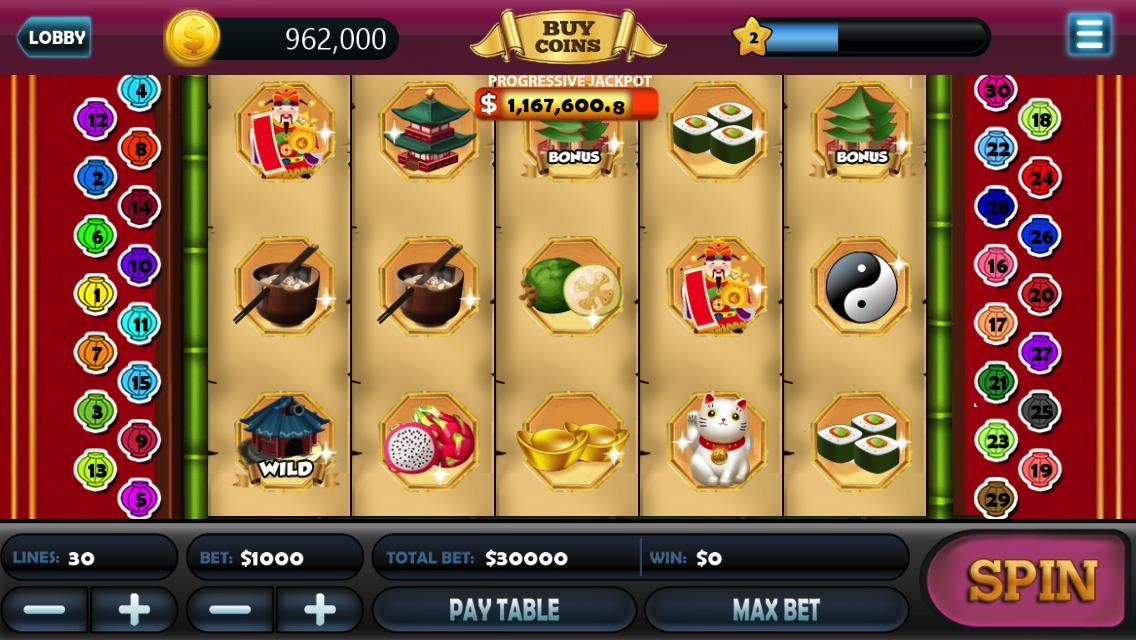The width and height of the screenshot is (1136, 640).
Task: Click payline 29 marker
Action: tap(996, 498)
